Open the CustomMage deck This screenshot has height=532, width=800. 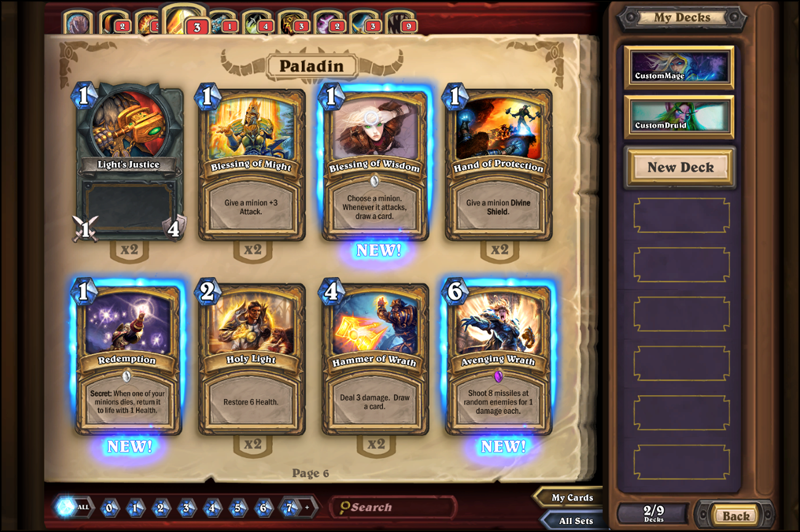point(679,66)
